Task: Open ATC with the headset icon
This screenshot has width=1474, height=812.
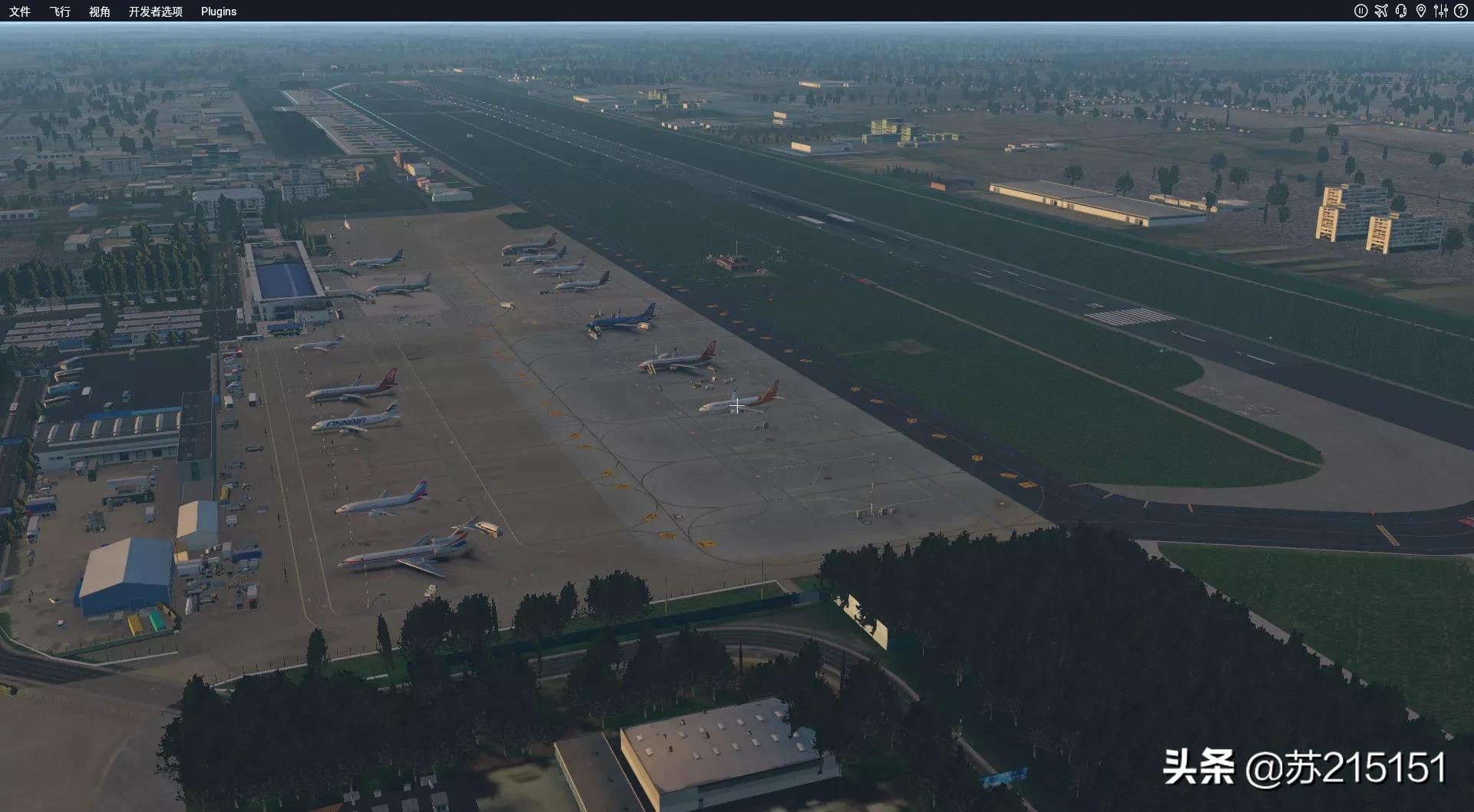Action: pyautogui.click(x=1401, y=11)
